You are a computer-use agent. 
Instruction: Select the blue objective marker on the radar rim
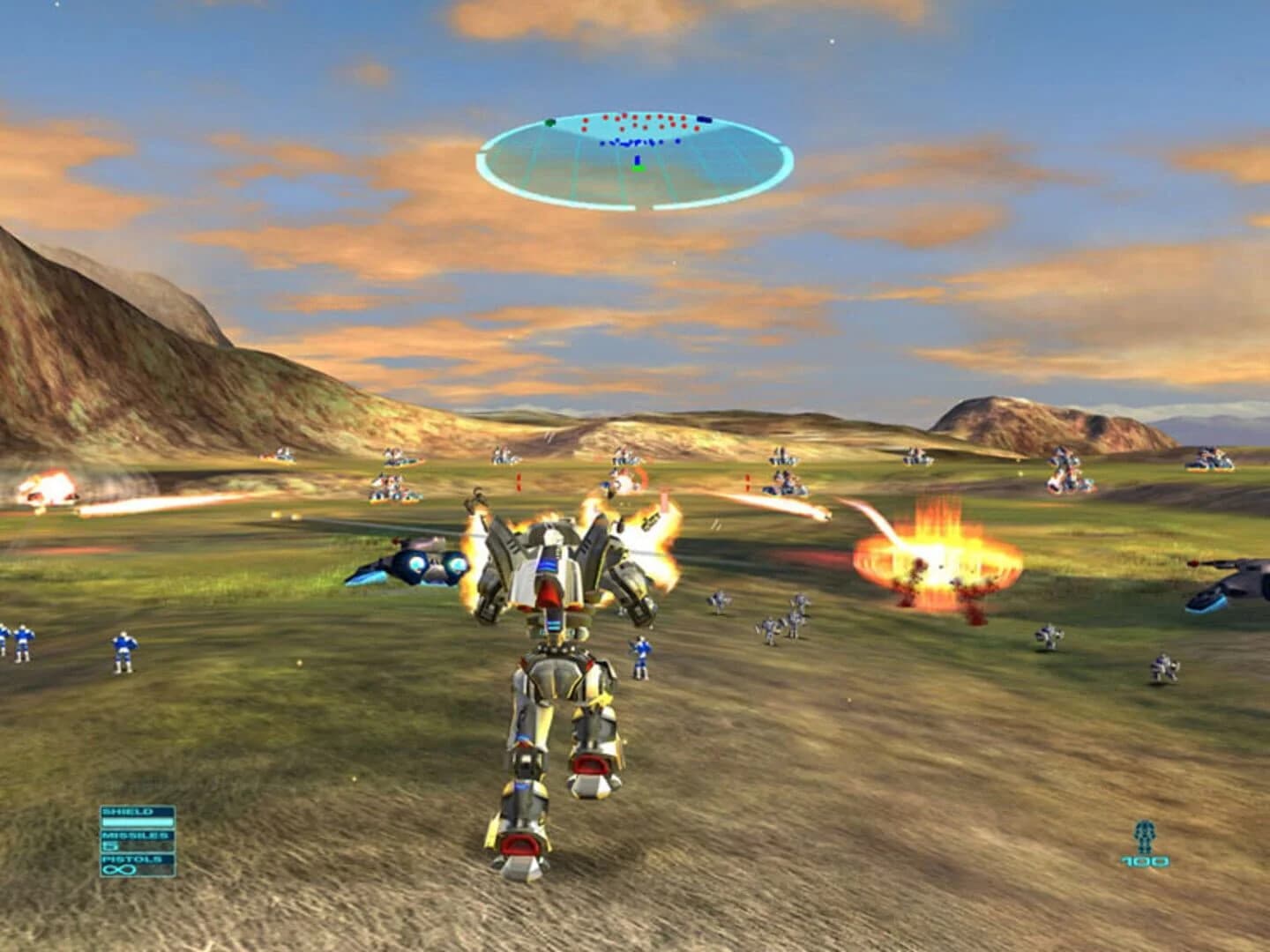pos(704,119)
